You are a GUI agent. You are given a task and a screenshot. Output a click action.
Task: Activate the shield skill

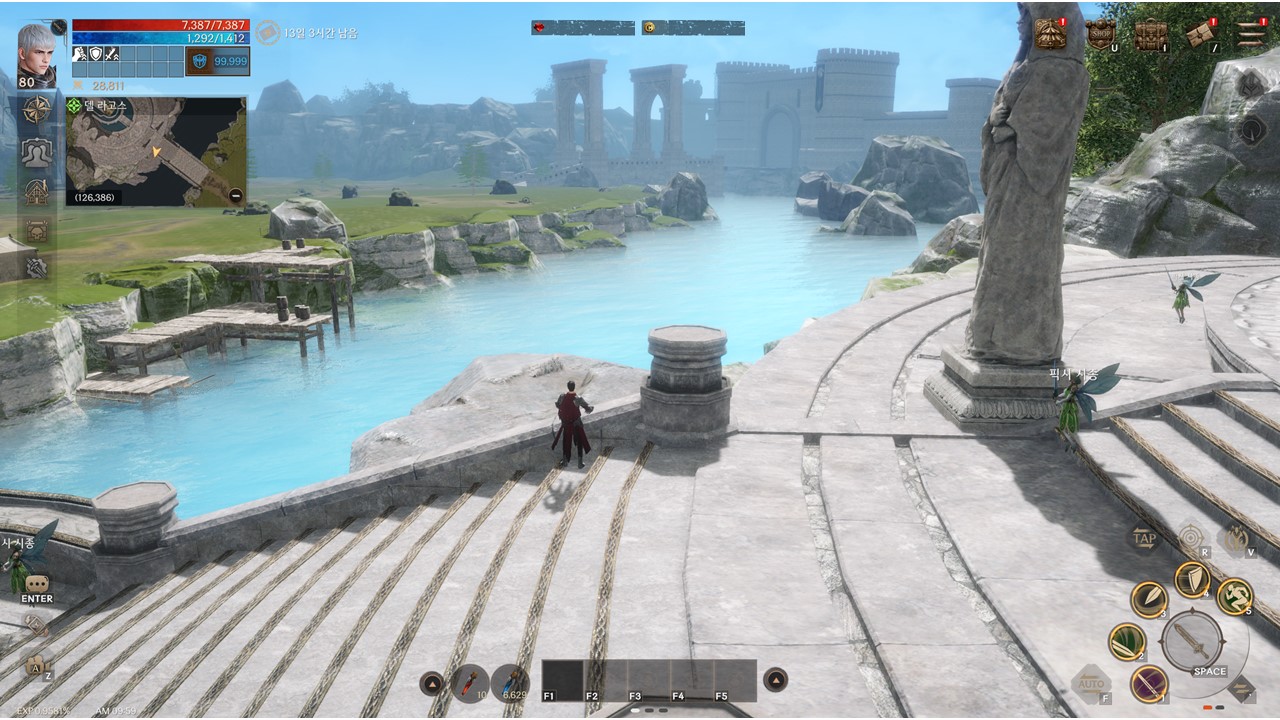pyautogui.click(x=1192, y=579)
